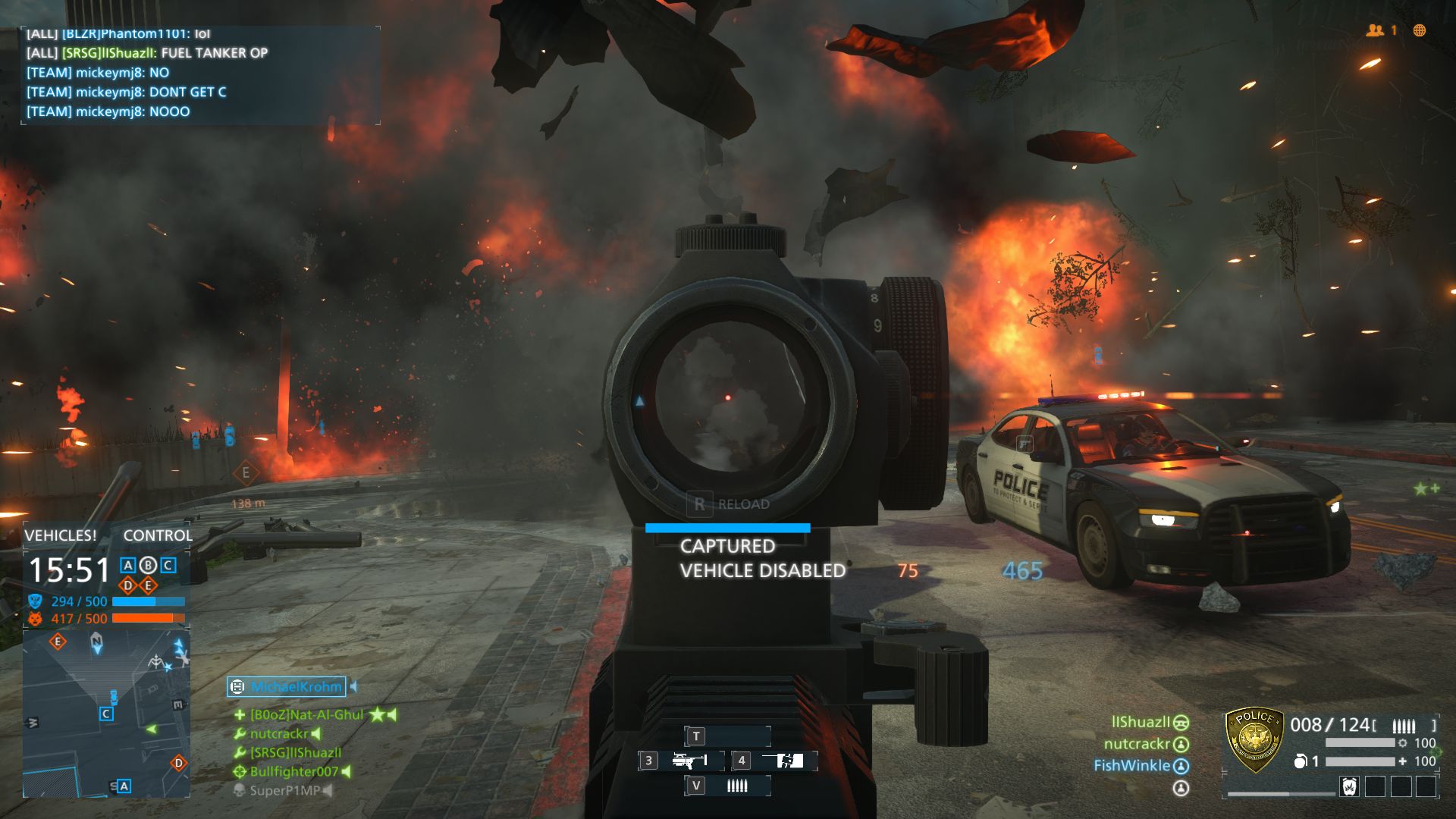Switch to weapon slot 3 rifle
This screenshot has height=819, width=1456.
click(680, 761)
